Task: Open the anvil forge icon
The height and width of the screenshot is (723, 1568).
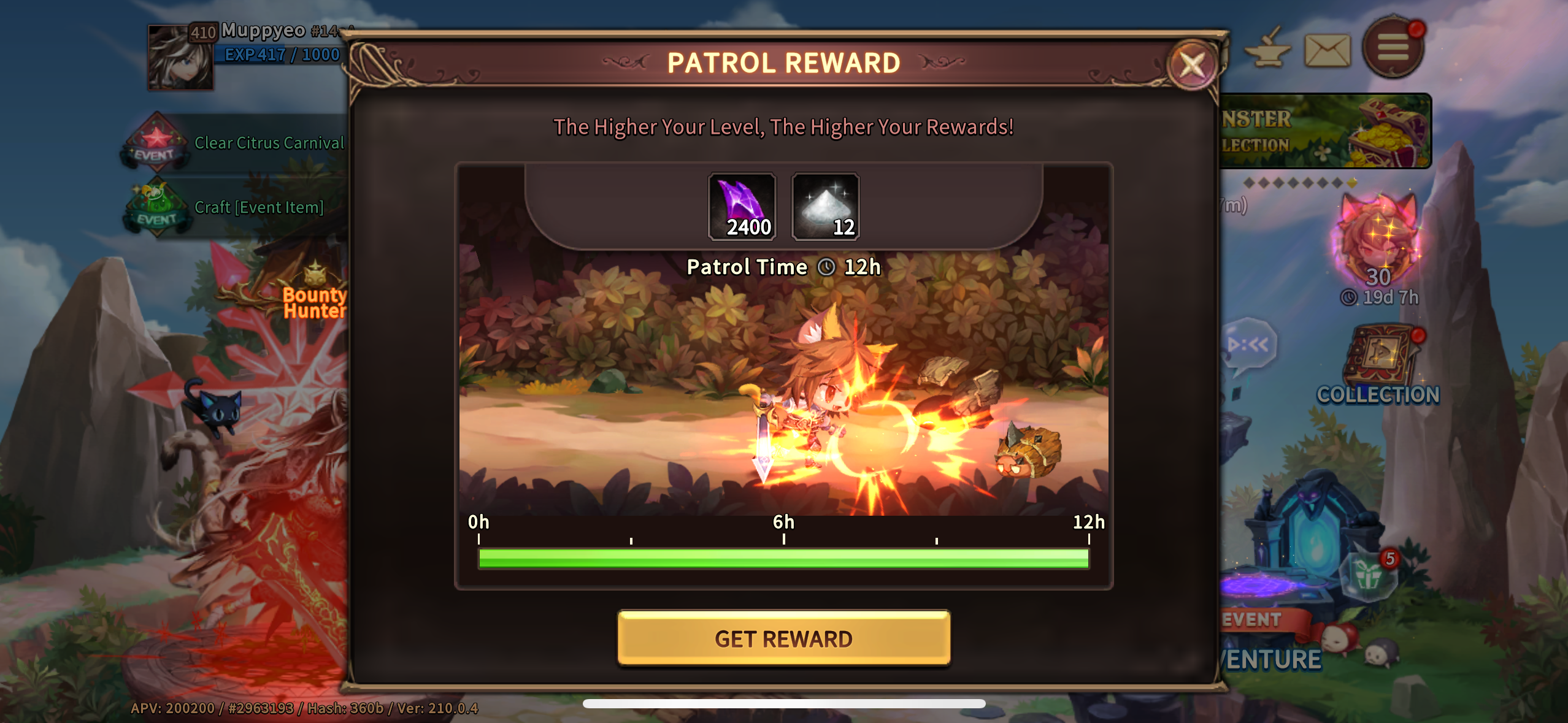Action: pos(1267,49)
